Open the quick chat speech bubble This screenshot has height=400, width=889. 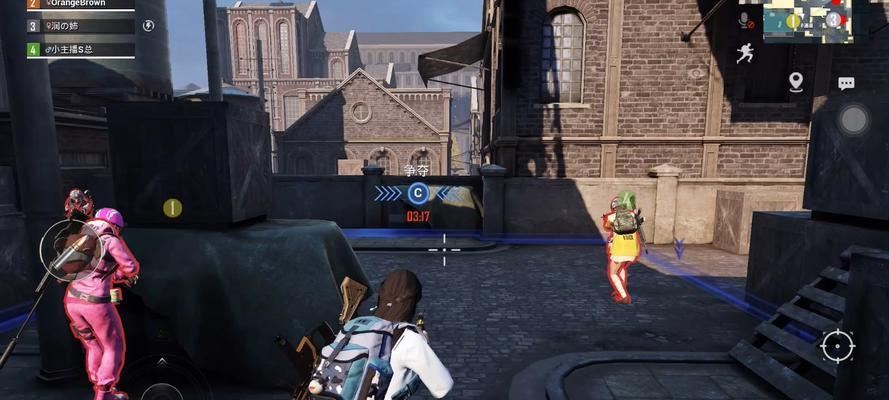point(846,83)
